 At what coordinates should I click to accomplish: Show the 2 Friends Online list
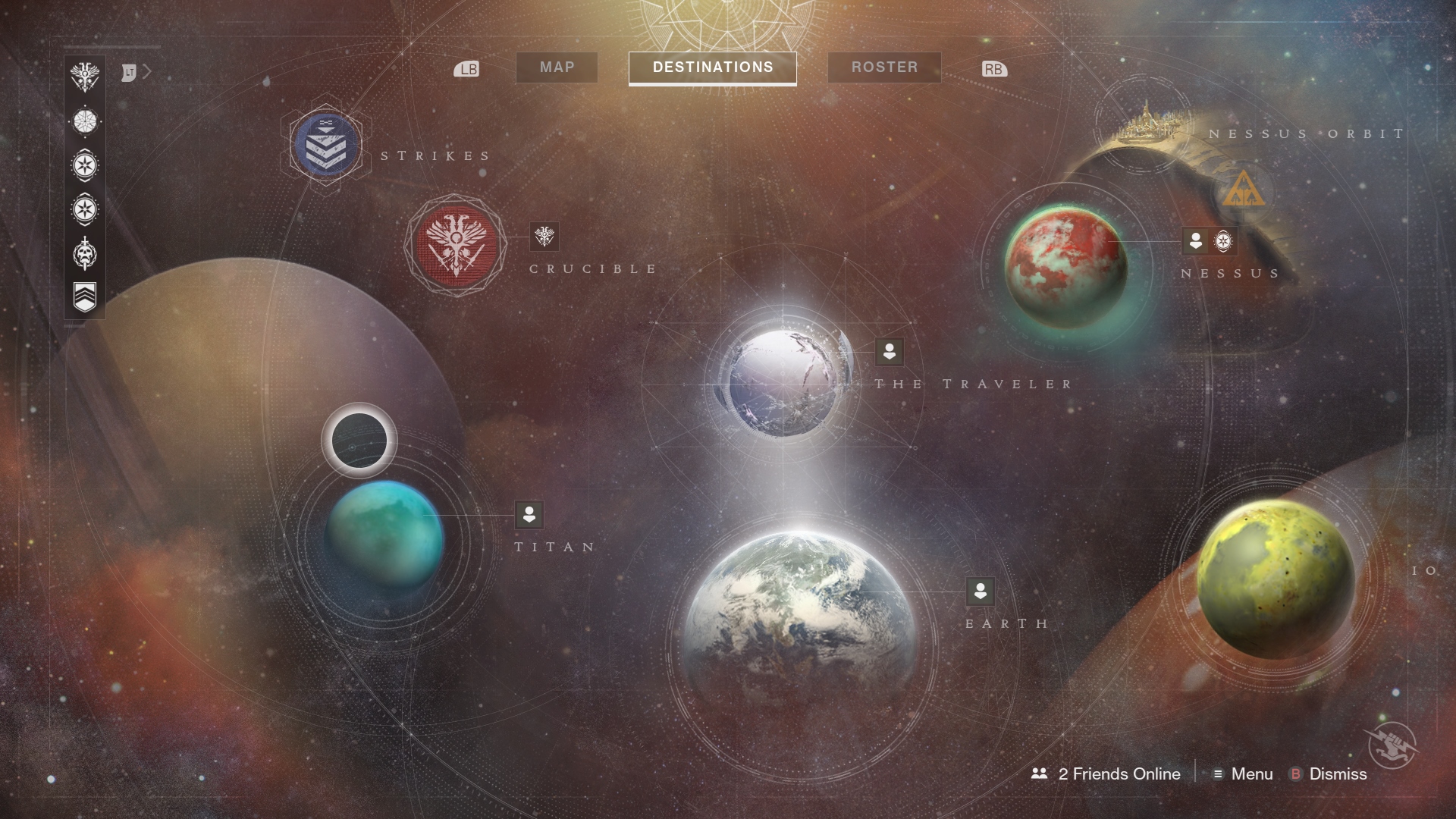pyautogui.click(x=1106, y=774)
